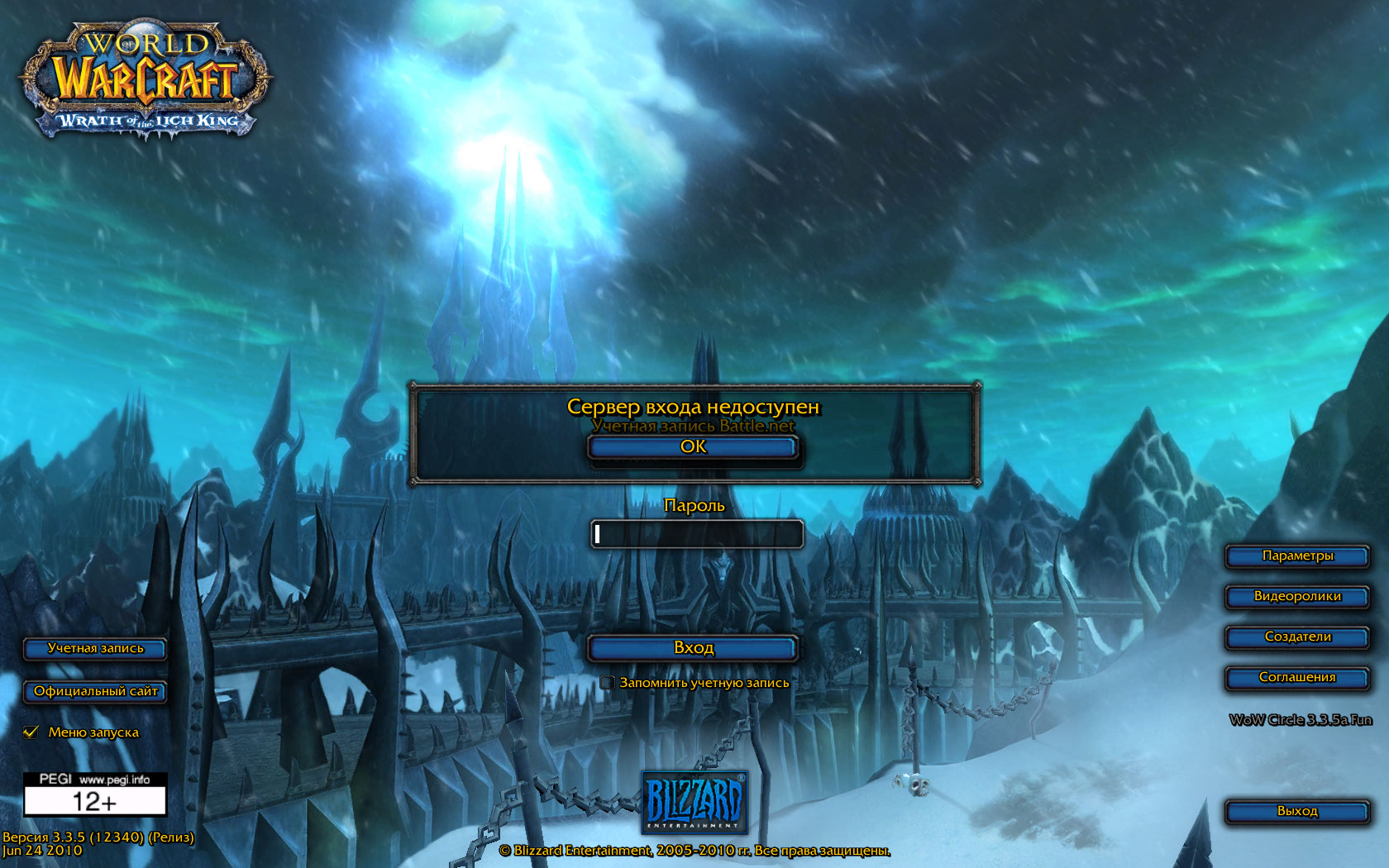Quit the game with Выход

tap(1296, 812)
